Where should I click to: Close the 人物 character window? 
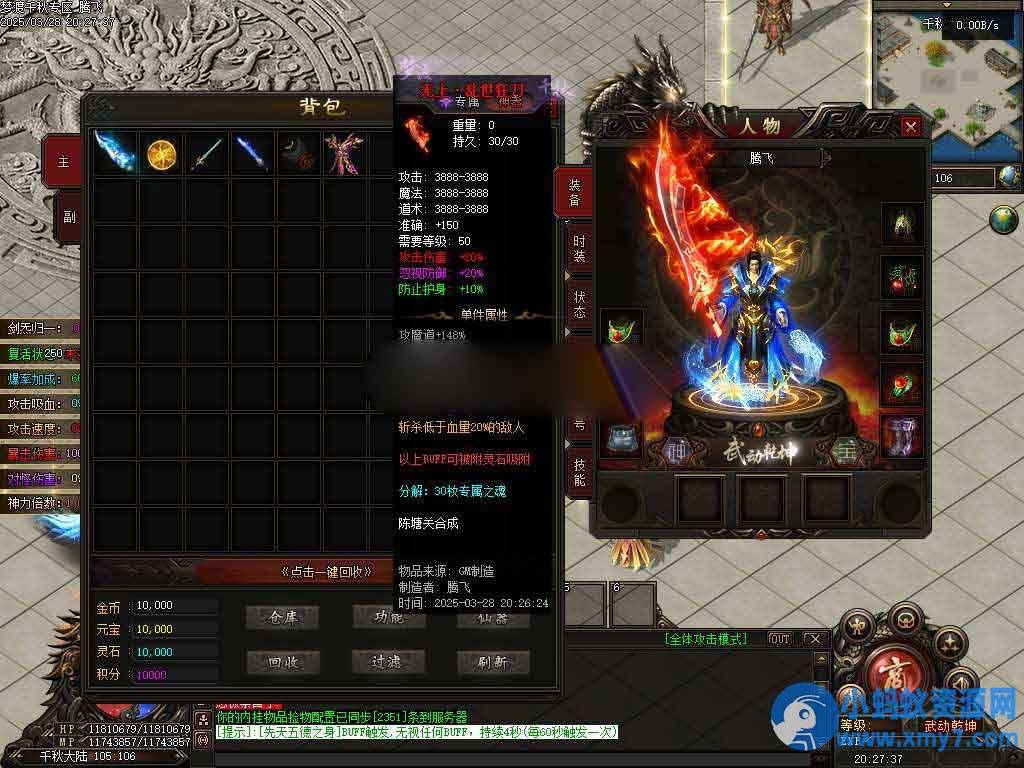tap(910, 127)
